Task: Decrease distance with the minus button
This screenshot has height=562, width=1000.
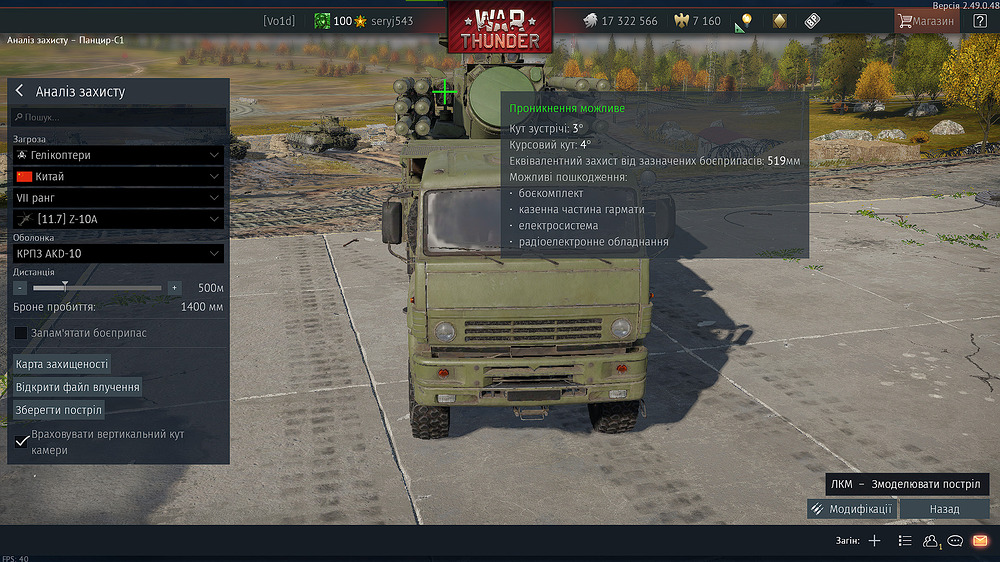Action: click(x=20, y=287)
